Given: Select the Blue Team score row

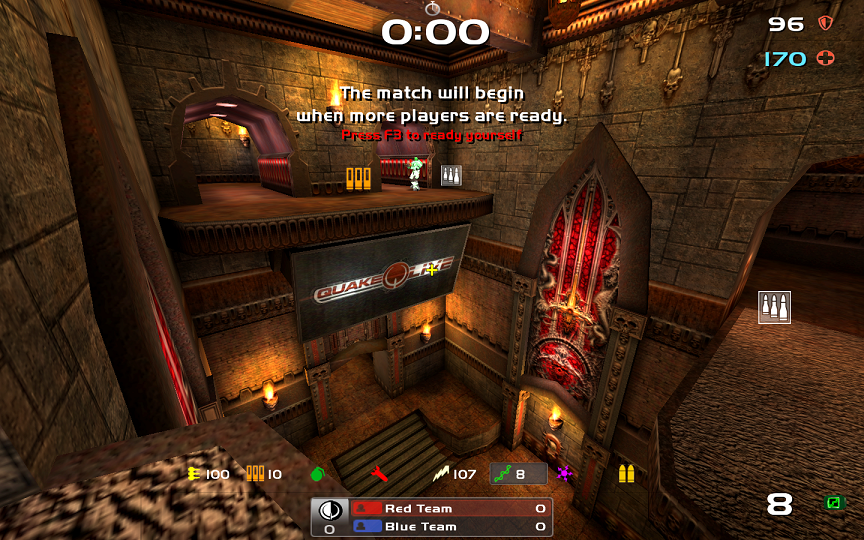Looking at the screenshot, I should click(x=450, y=527).
